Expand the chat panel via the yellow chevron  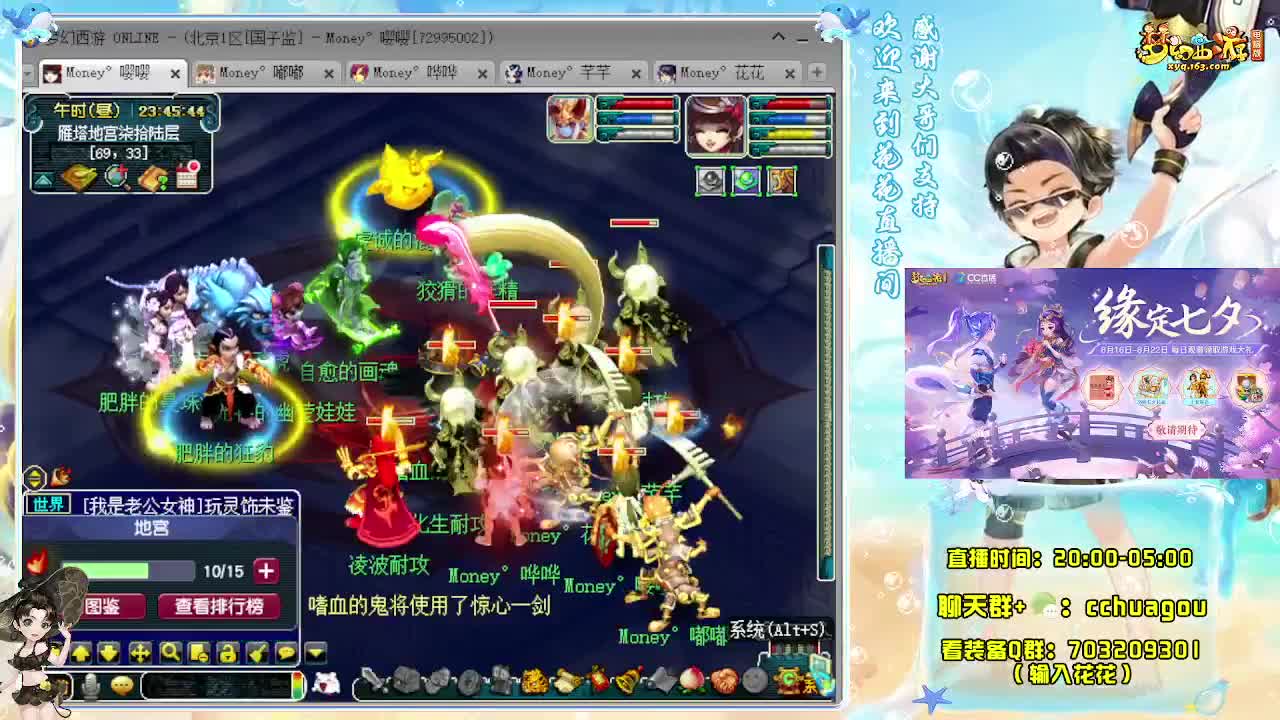coord(35,477)
